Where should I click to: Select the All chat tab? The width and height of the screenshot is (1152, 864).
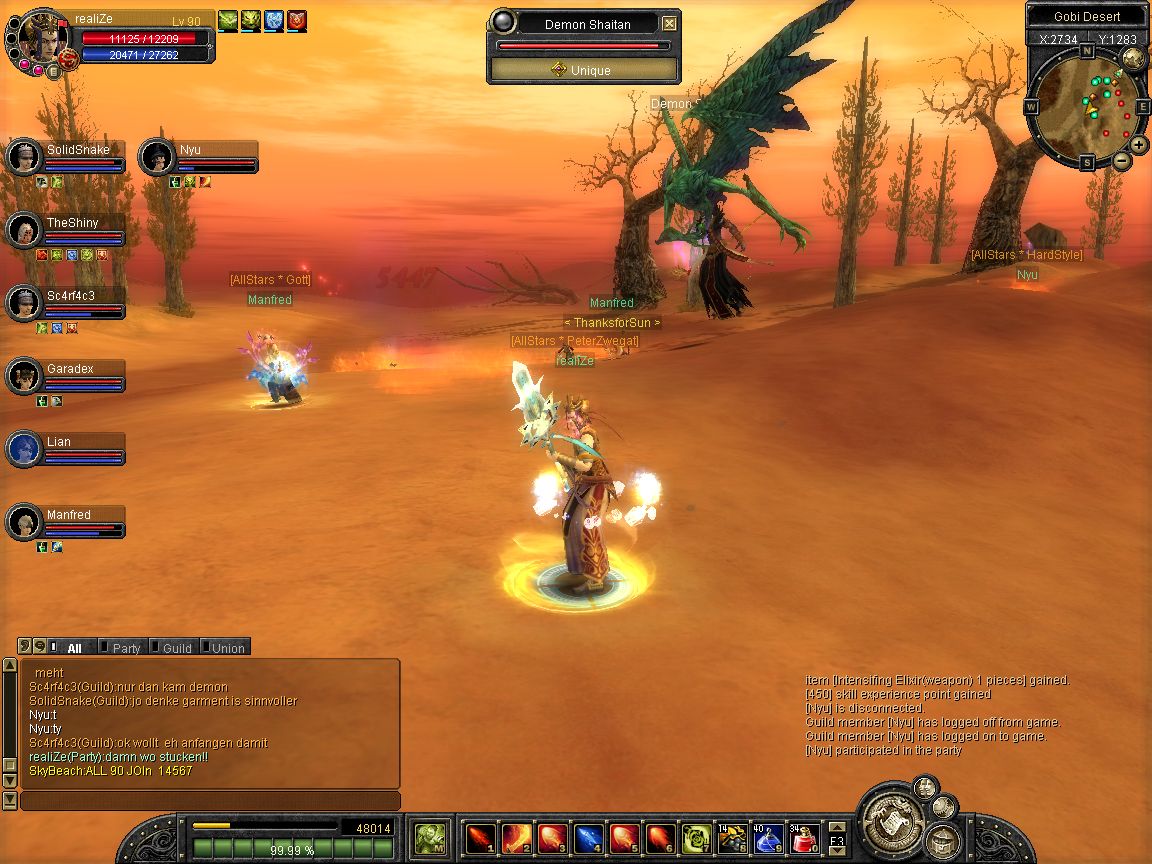73,648
